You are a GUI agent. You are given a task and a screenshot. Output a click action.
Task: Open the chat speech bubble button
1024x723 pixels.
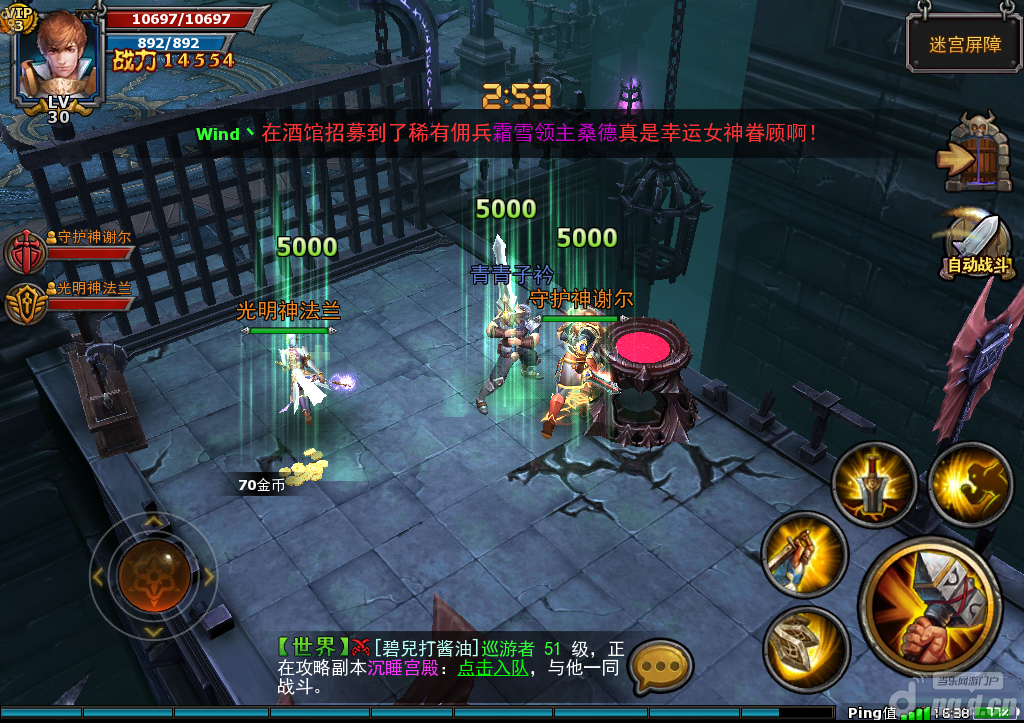(663, 664)
